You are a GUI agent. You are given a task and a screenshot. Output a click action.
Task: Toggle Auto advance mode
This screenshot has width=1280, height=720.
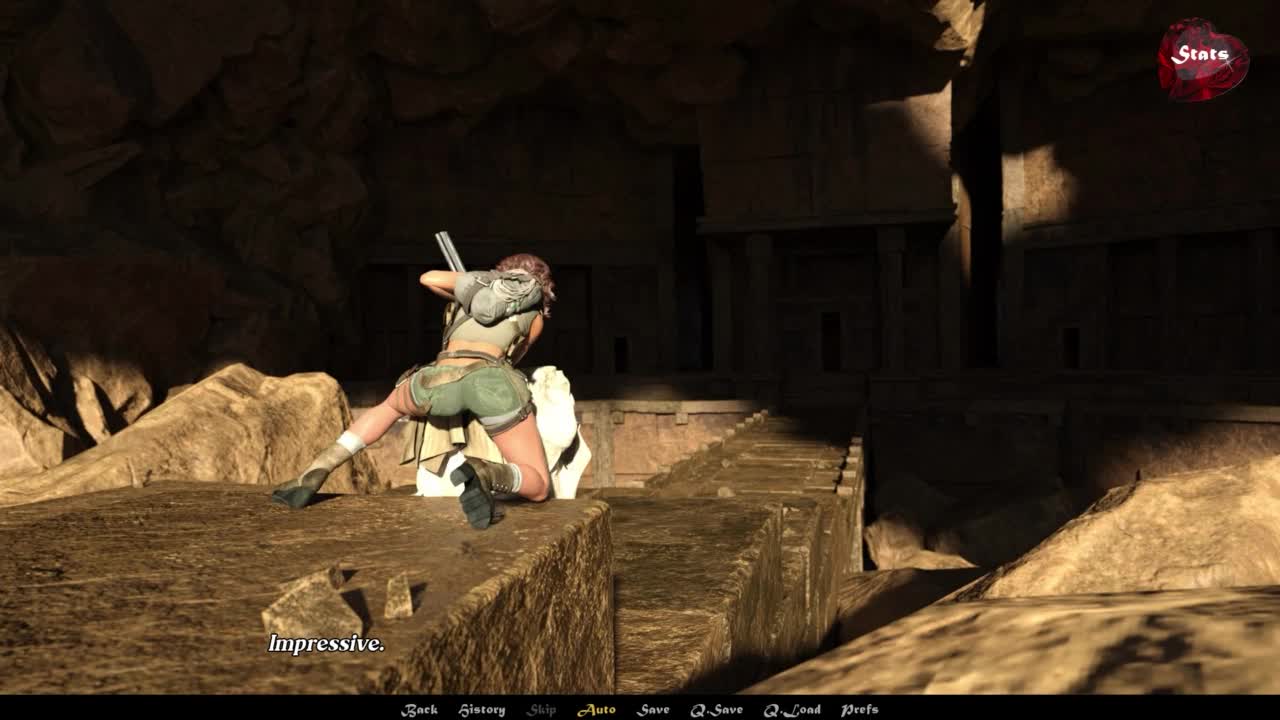pyautogui.click(x=596, y=710)
